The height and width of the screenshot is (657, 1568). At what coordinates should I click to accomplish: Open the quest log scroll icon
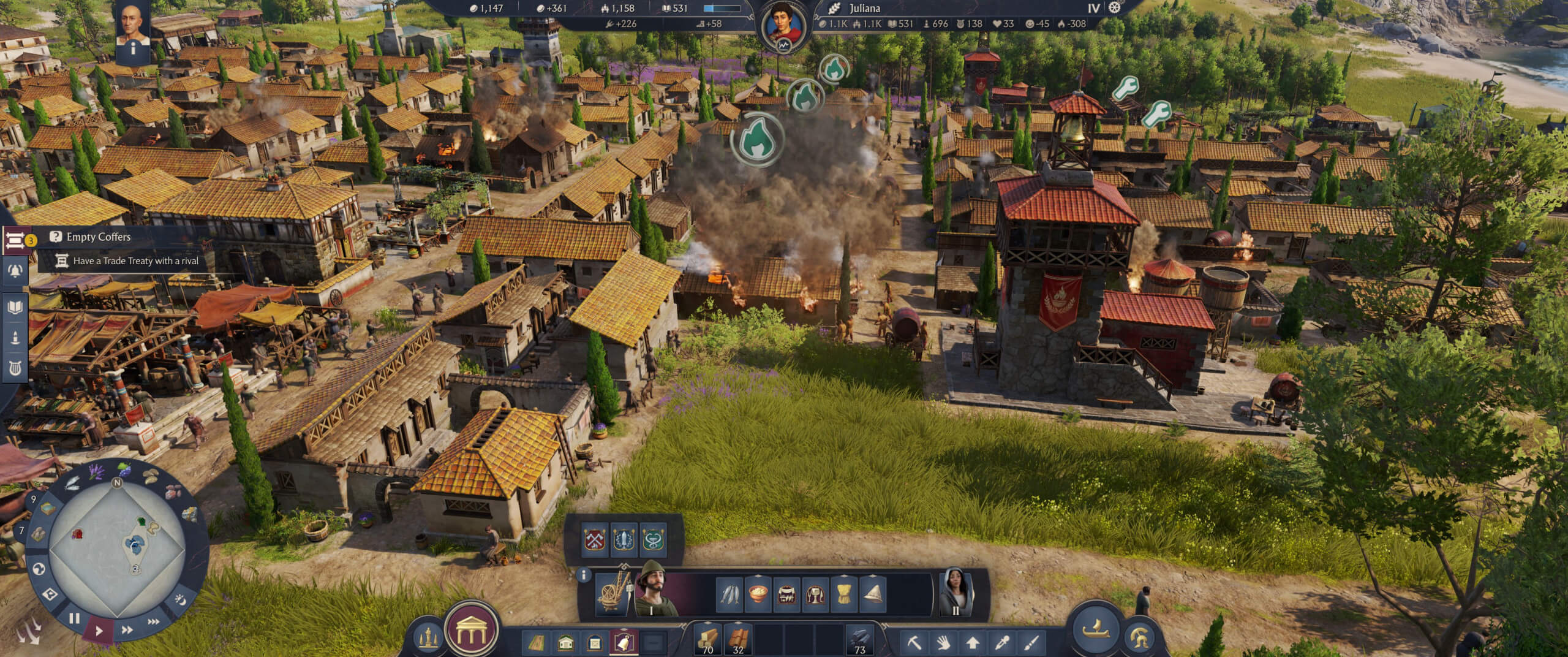point(15,241)
